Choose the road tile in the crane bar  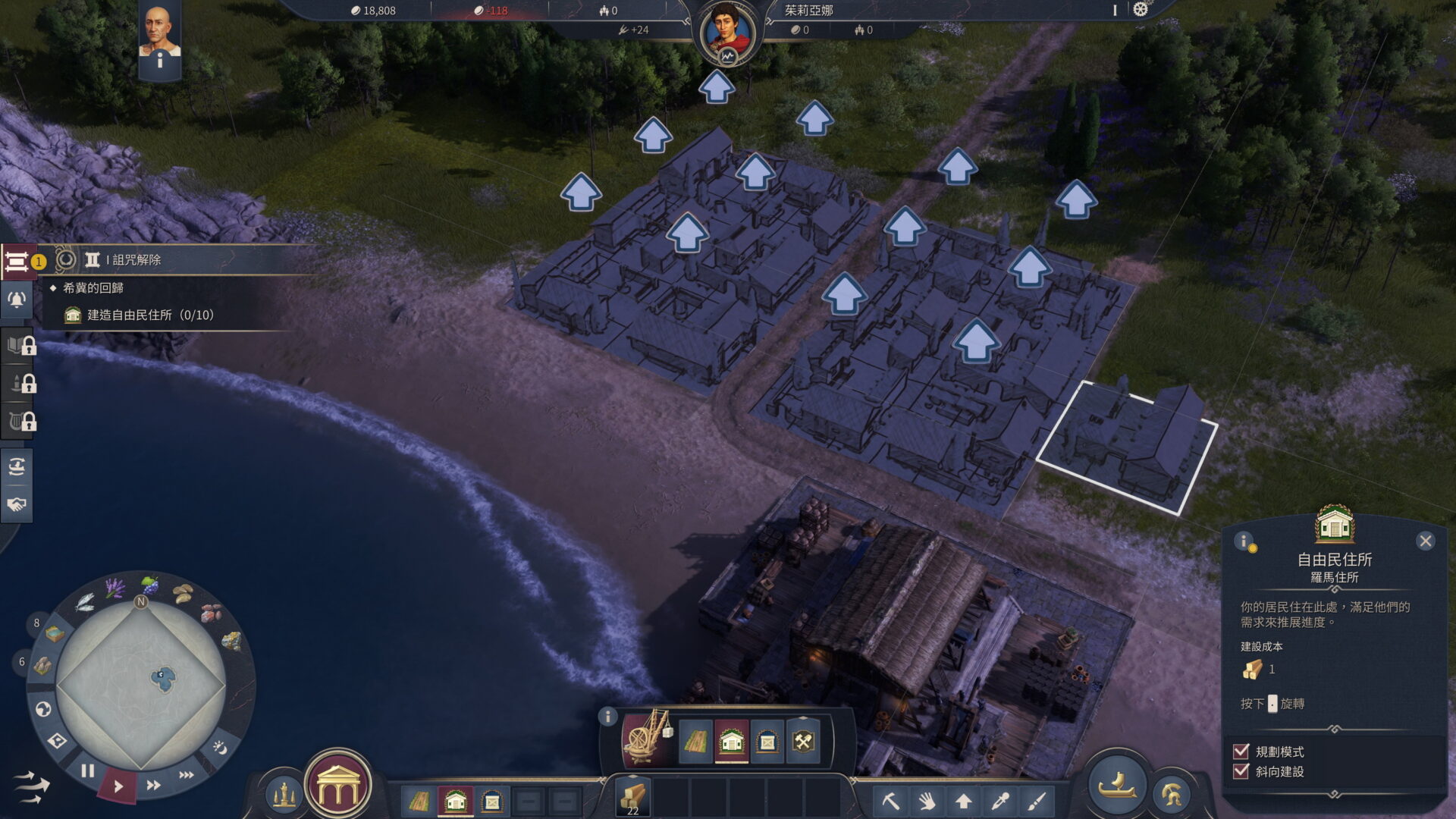pos(695,741)
